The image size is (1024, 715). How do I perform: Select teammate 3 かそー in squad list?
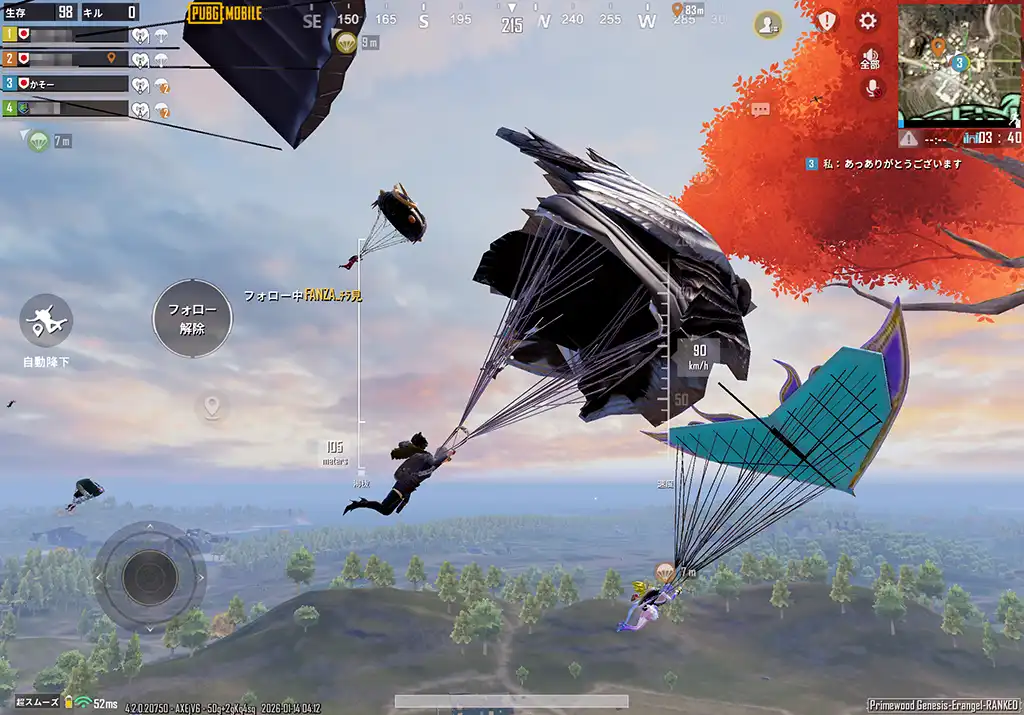click(x=68, y=84)
